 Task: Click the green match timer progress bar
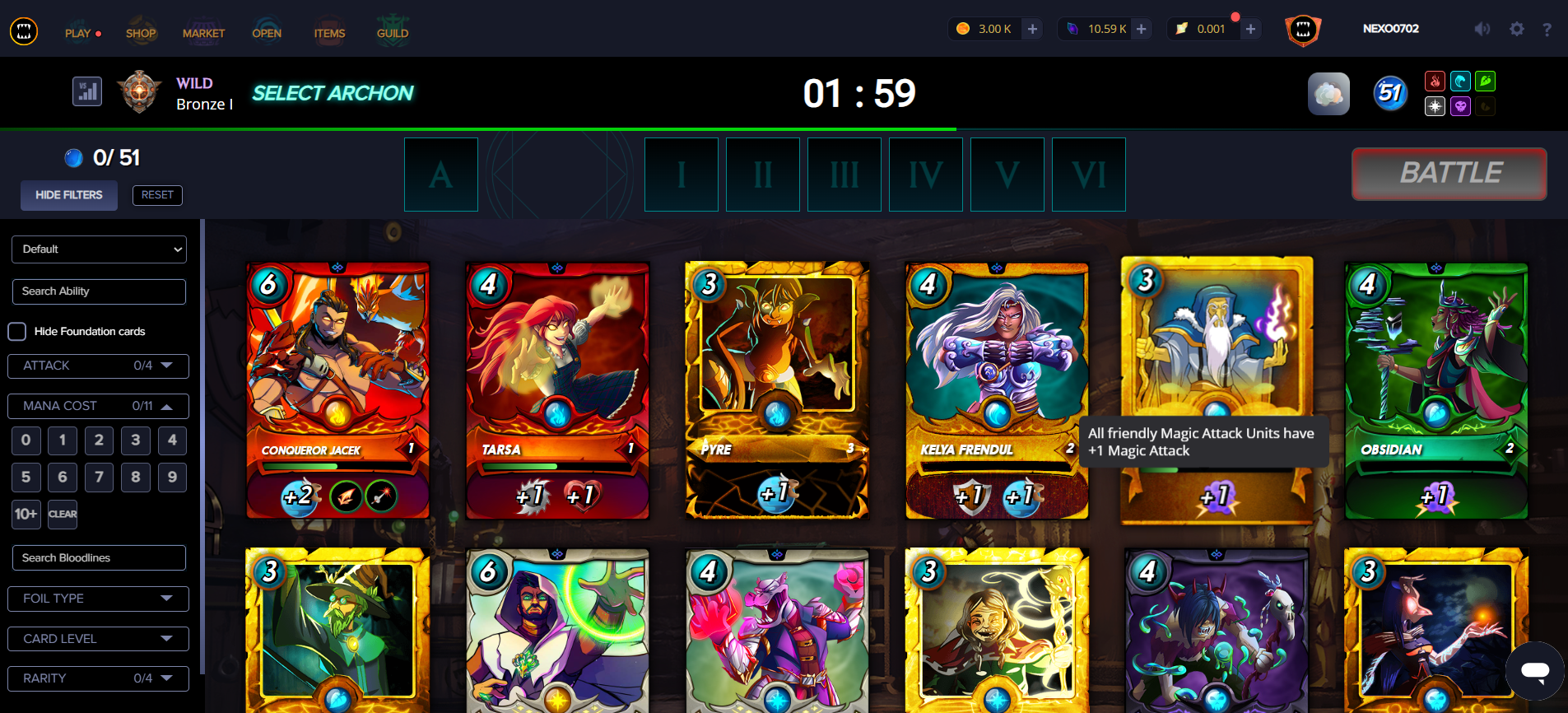pos(477,129)
